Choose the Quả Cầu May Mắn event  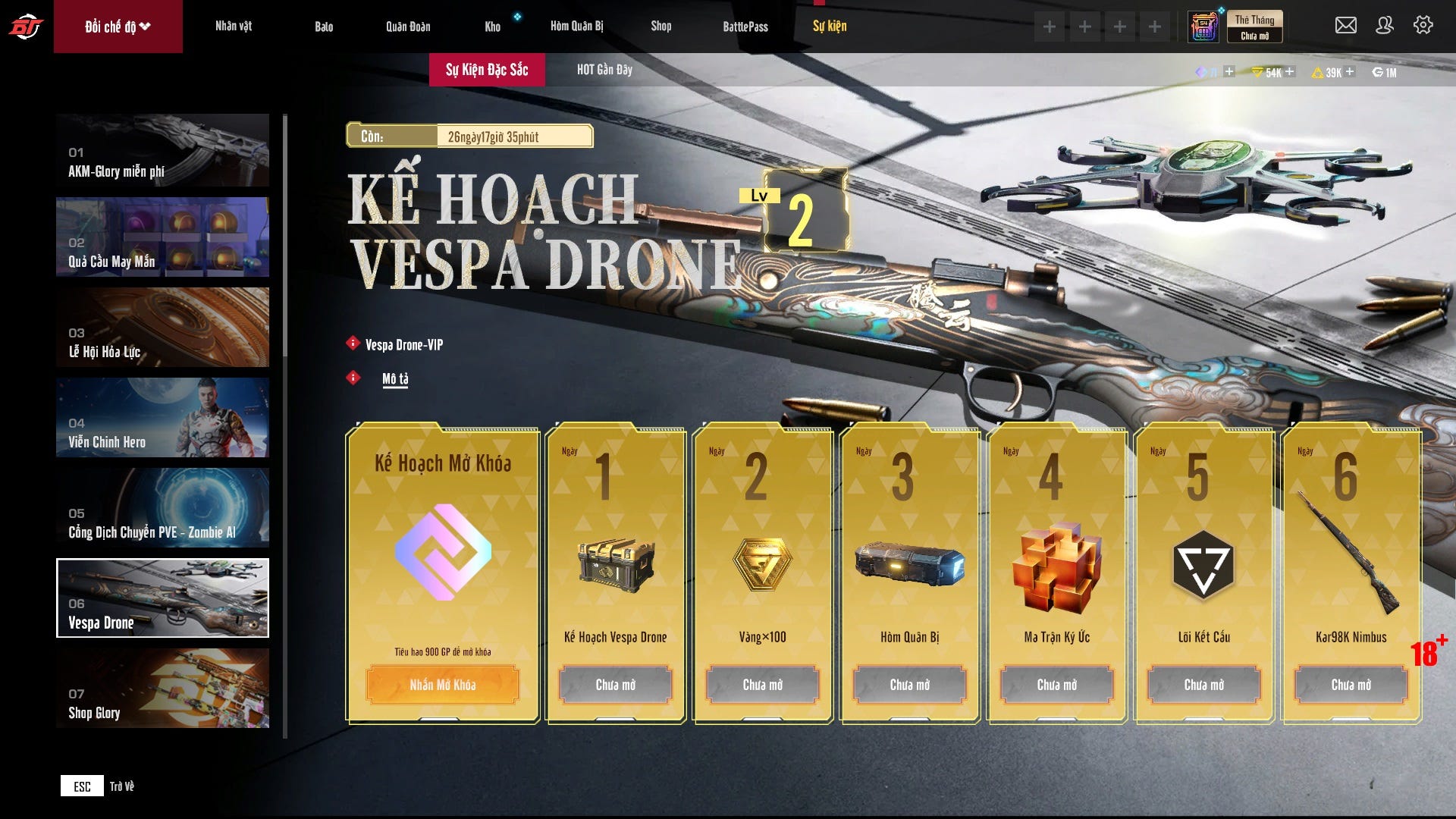pyautogui.click(x=162, y=237)
